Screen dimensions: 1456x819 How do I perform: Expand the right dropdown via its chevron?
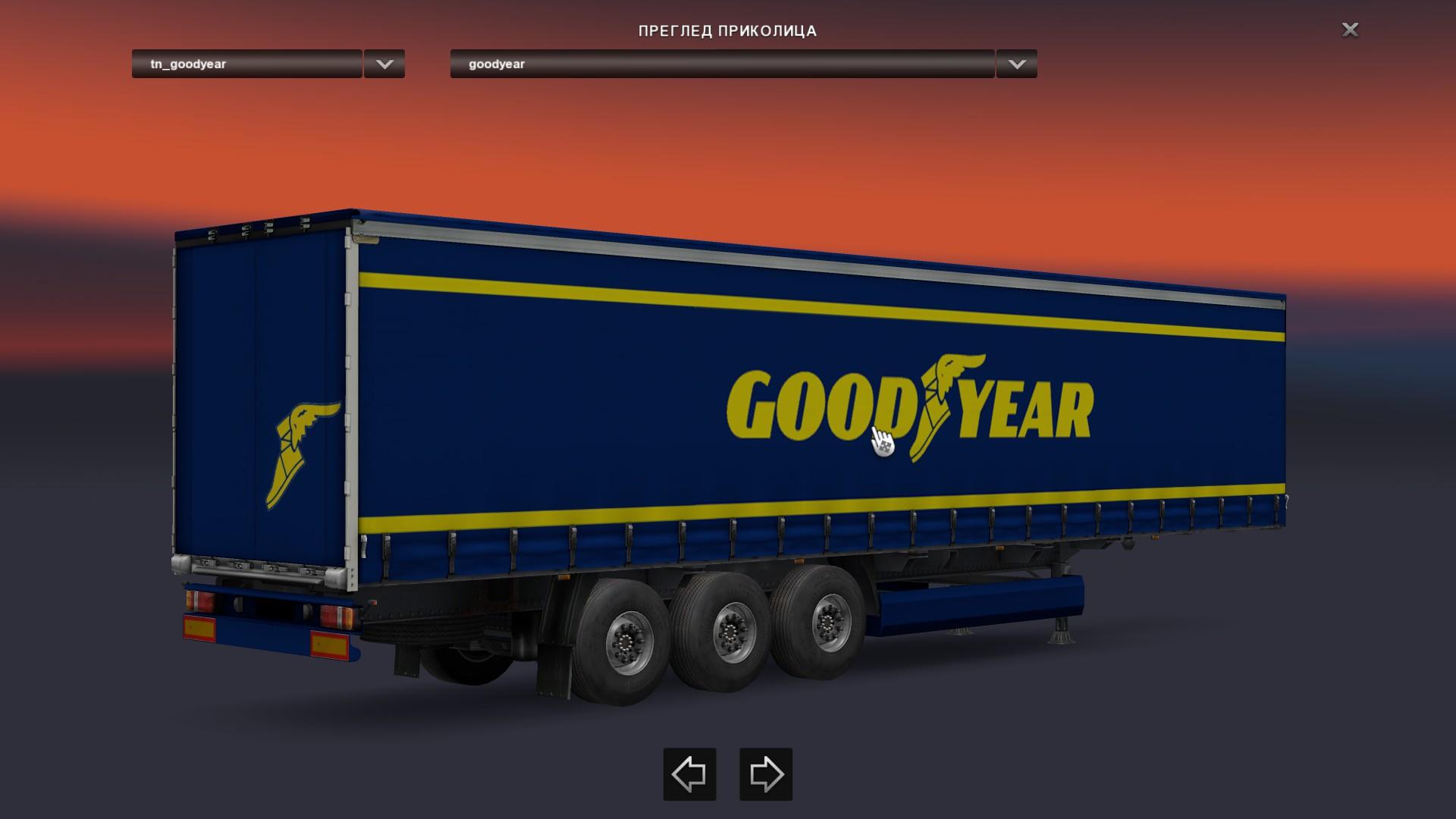[1016, 64]
